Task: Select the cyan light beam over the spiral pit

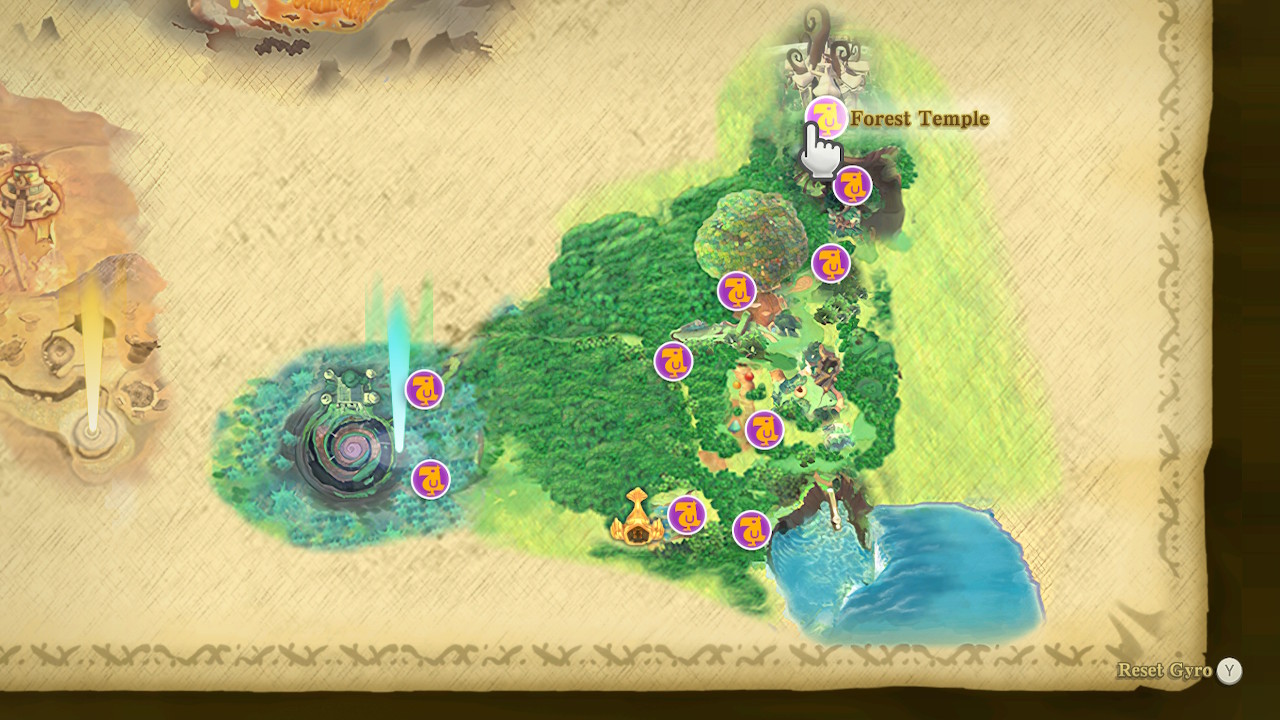Action: [399, 370]
